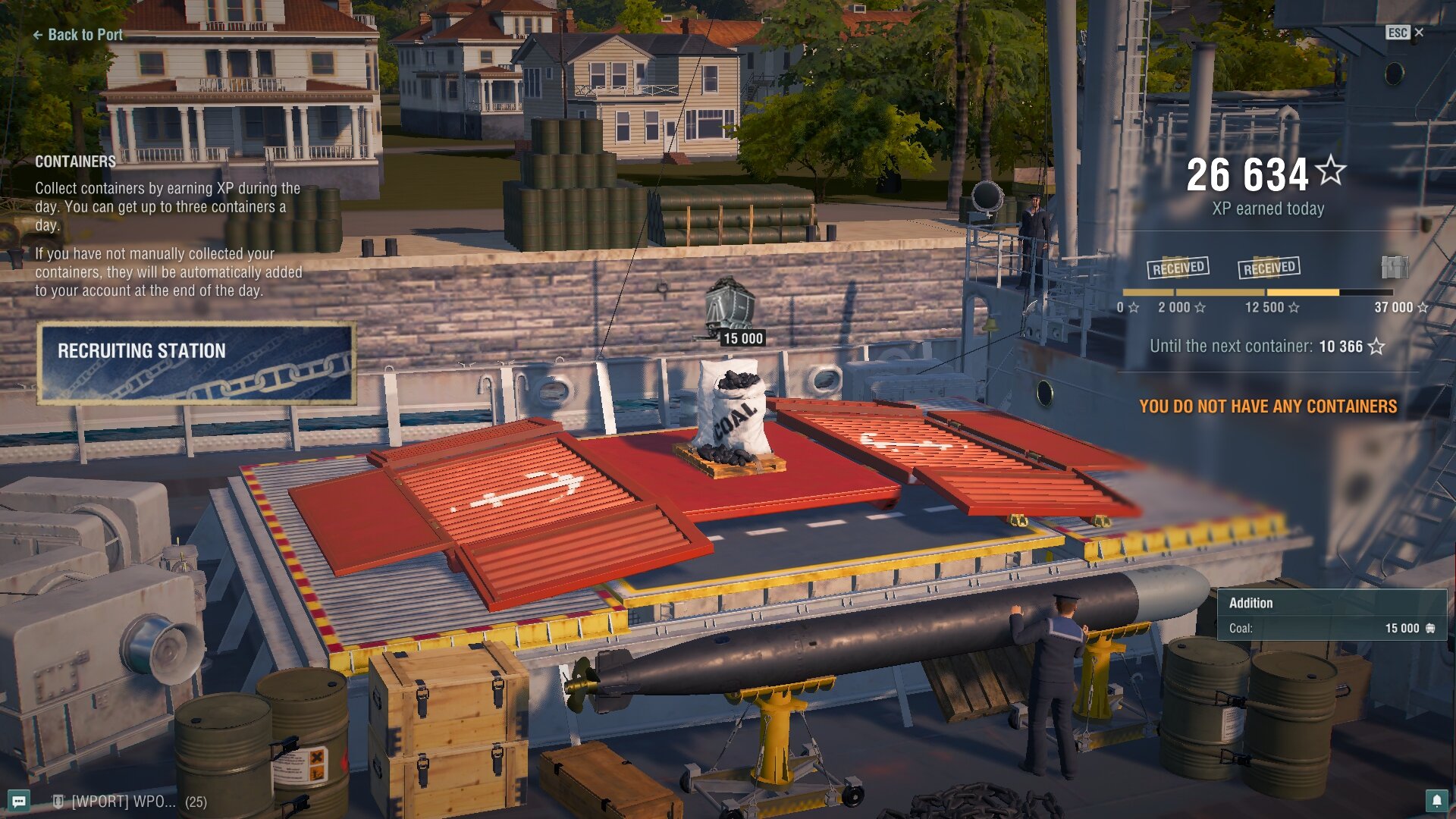The height and width of the screenshot is (819, 1456).
Task: Close the containers screen with X
Action: point(1419,33)
